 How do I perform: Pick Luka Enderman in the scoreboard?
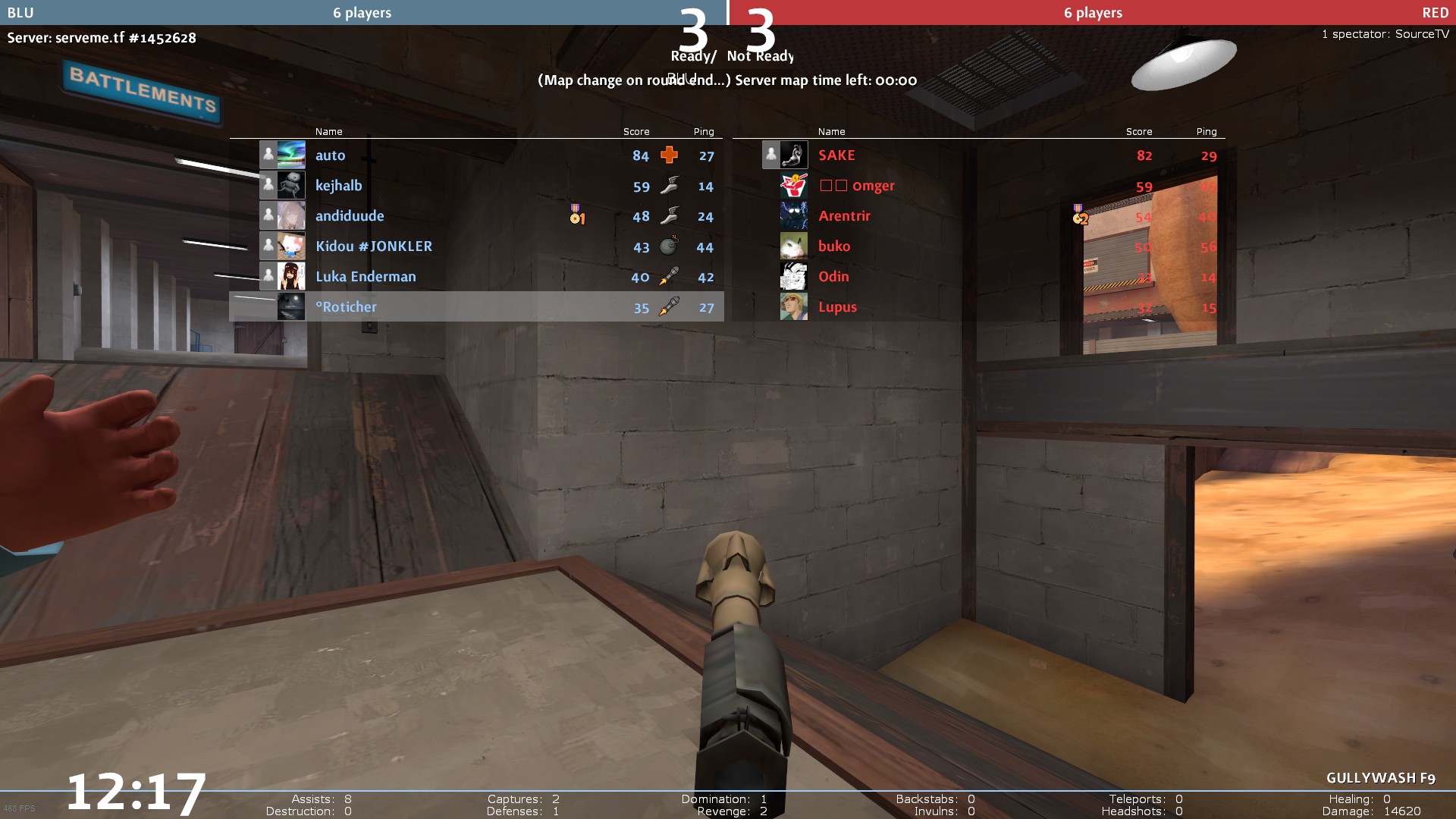click(x=366, y=277)
